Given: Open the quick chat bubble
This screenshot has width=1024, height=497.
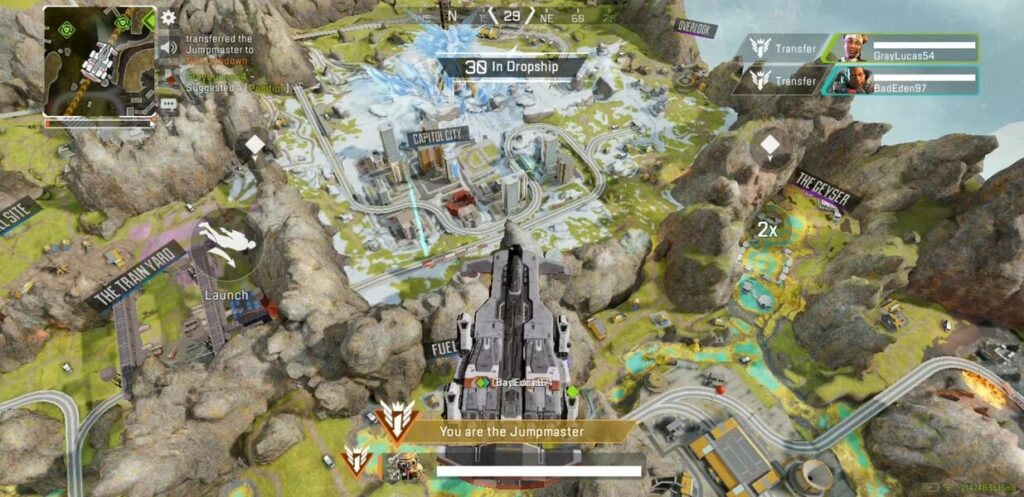Looking at the screenshot, I should coord(168,101).
